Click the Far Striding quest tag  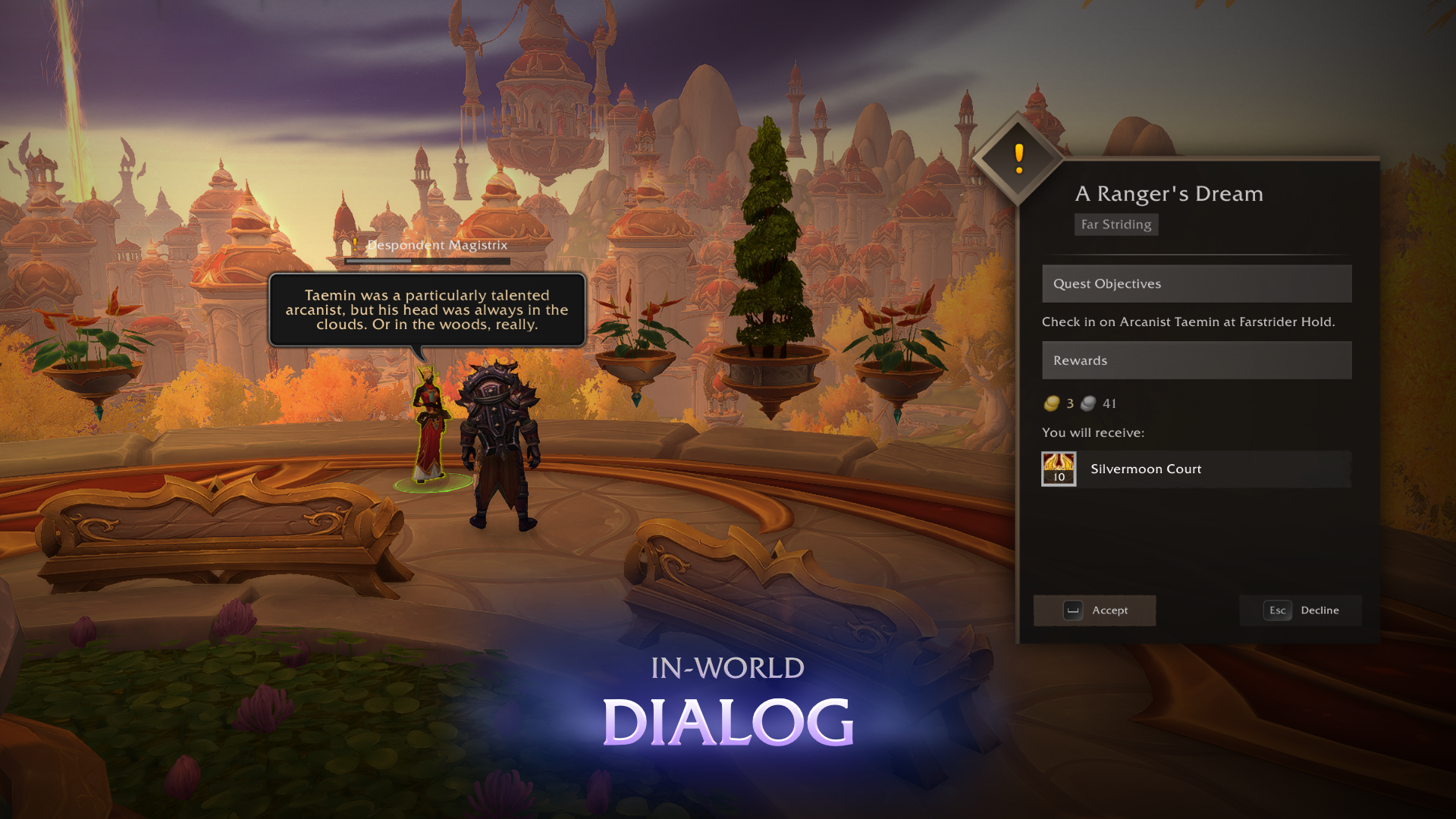pyautogui.click(x=1116, y=224)
